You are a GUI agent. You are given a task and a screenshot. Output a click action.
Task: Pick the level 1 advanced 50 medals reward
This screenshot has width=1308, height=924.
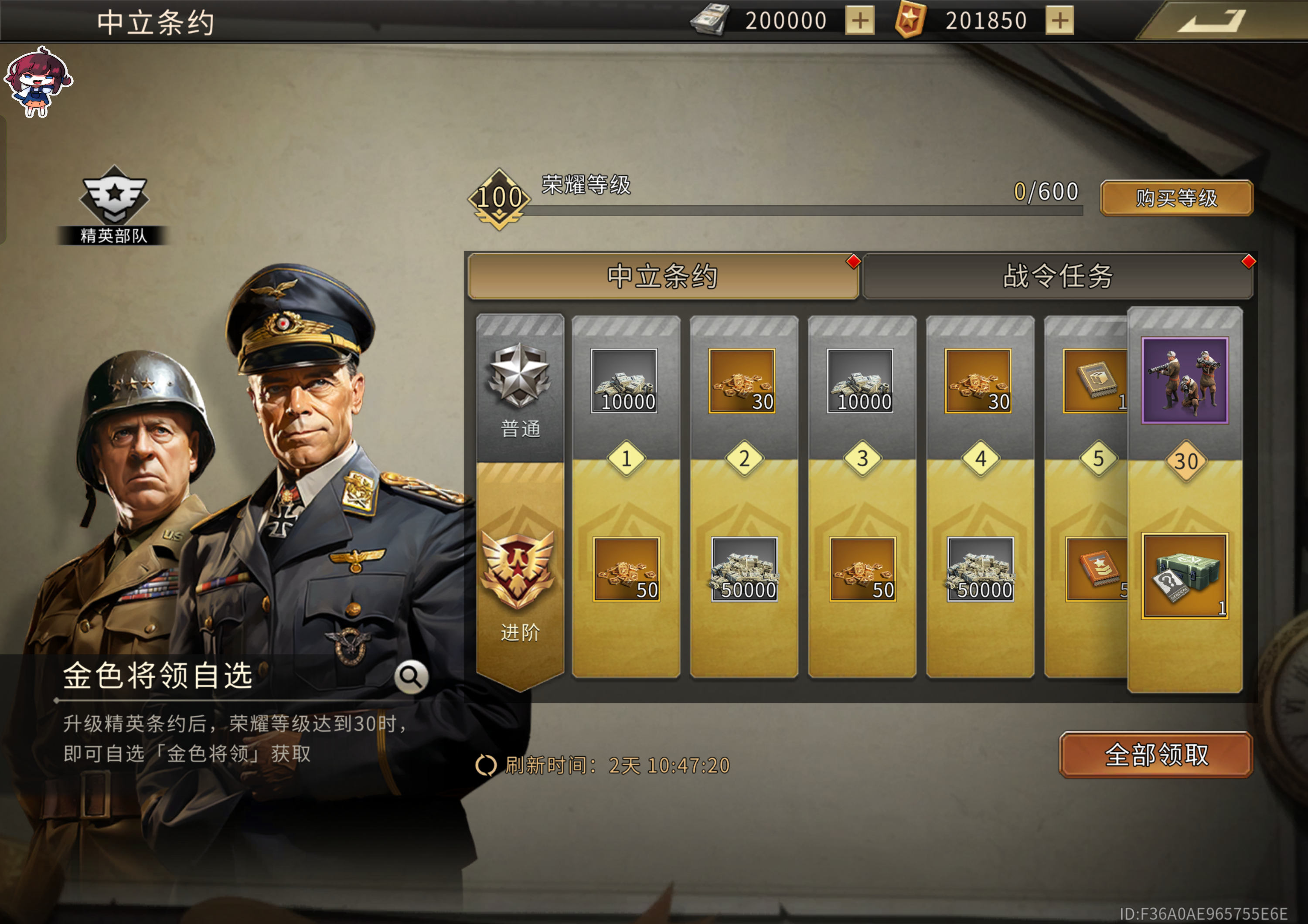[x=626, y=569]
